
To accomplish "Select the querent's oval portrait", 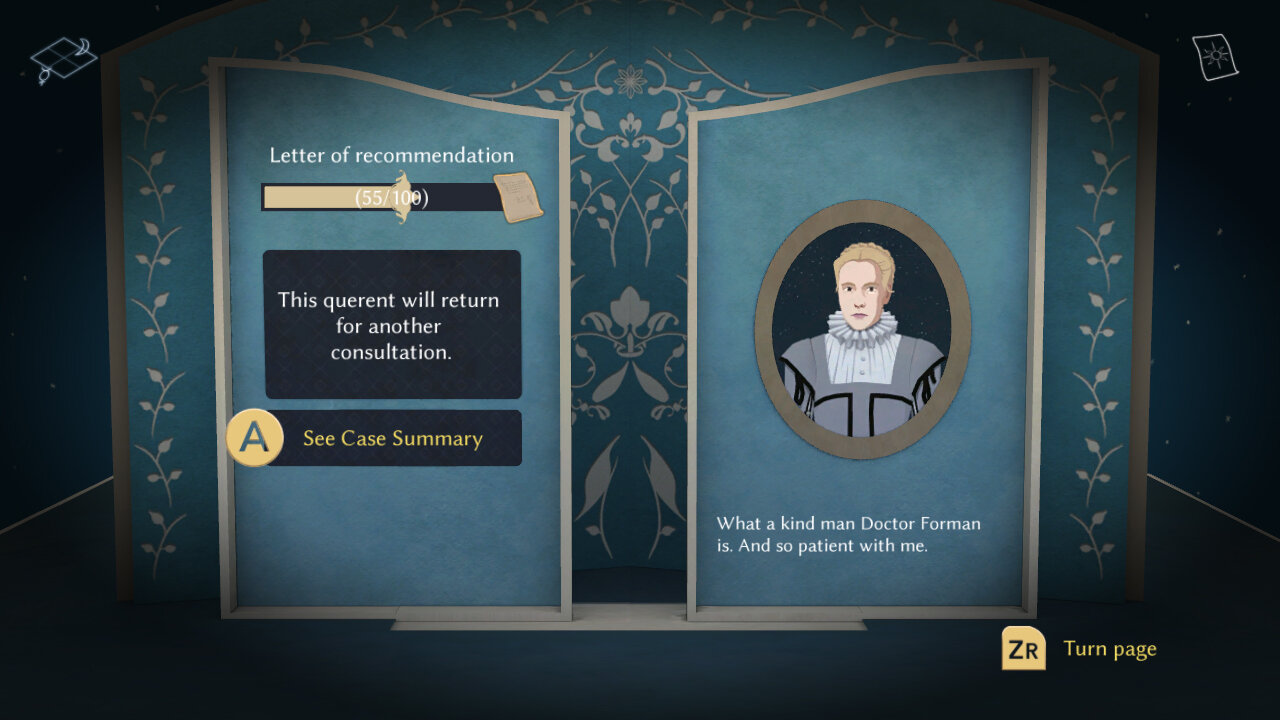I will click(862, 329).
